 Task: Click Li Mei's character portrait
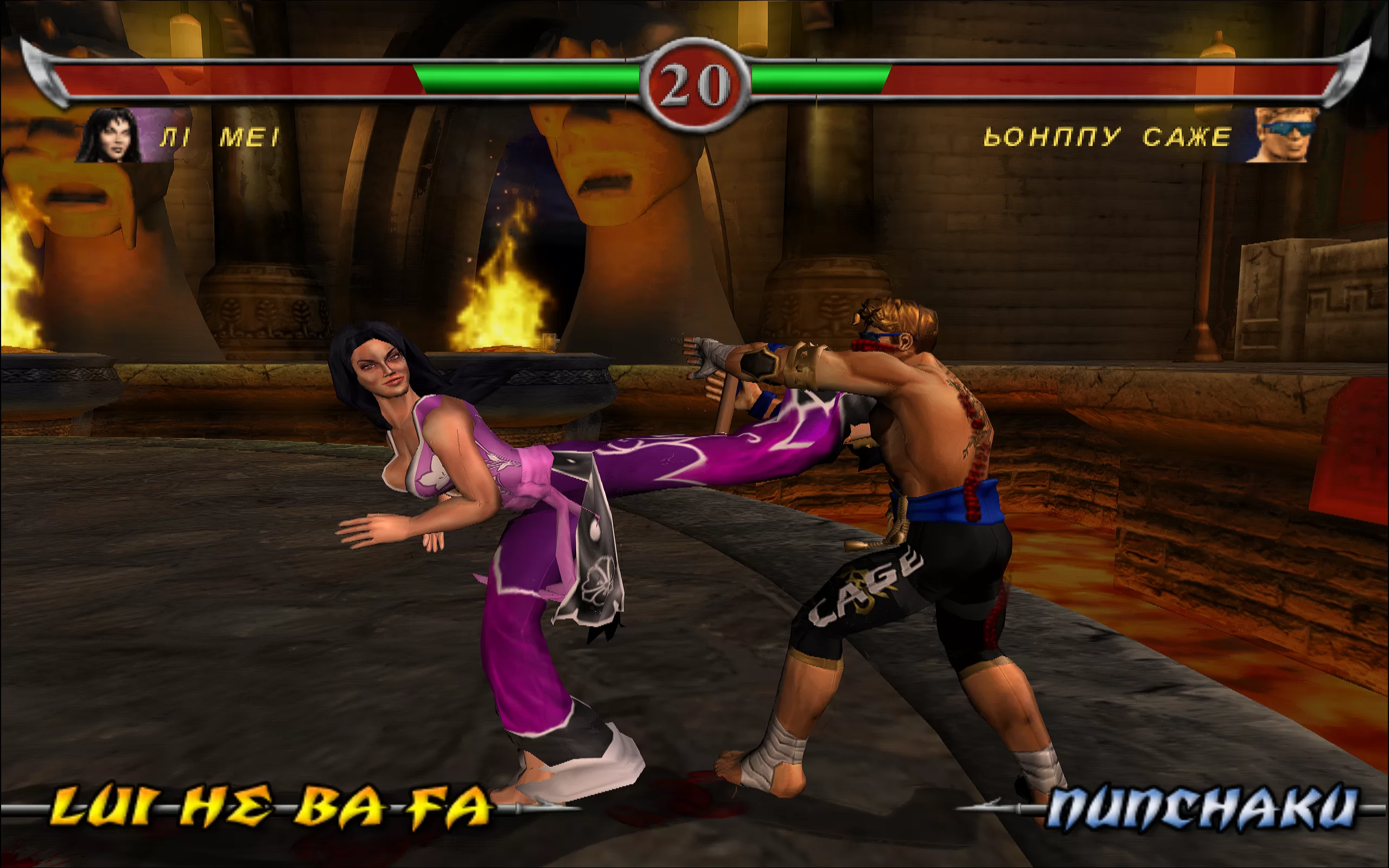click(110, 136)
